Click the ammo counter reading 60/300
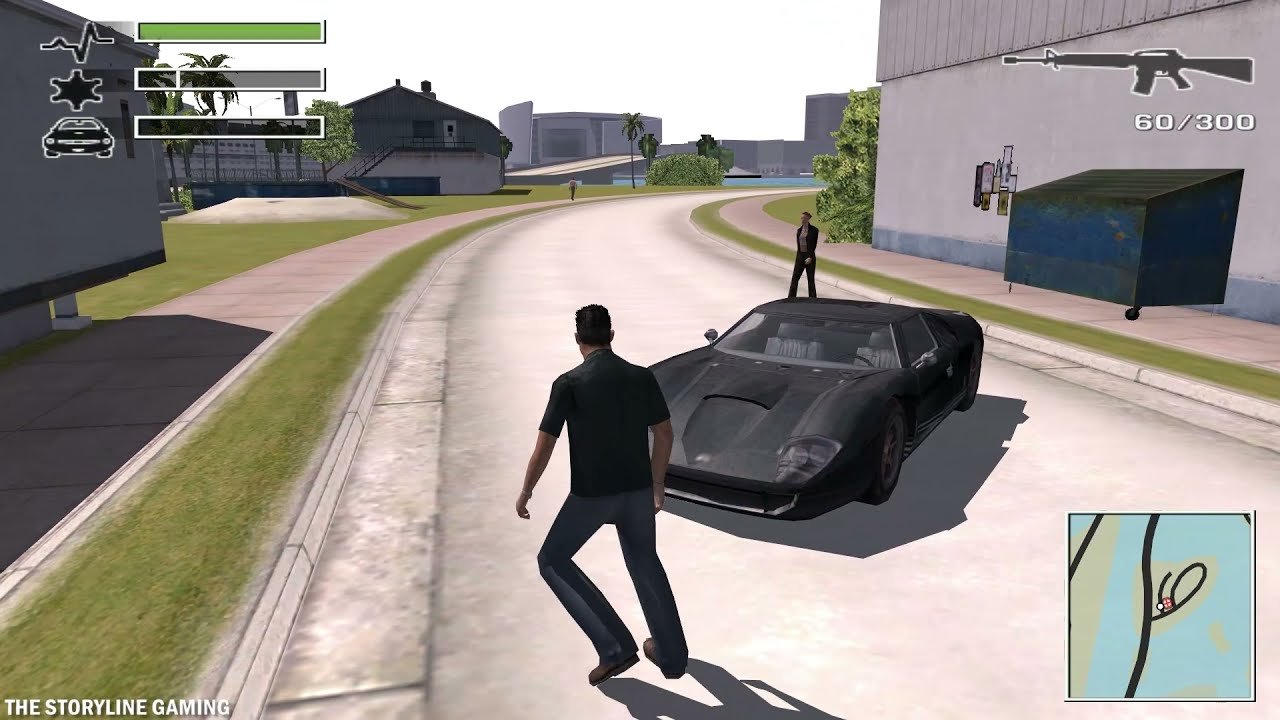Image resolution: width=1280 pixels, height=720 pixels. pos(1193,123)
